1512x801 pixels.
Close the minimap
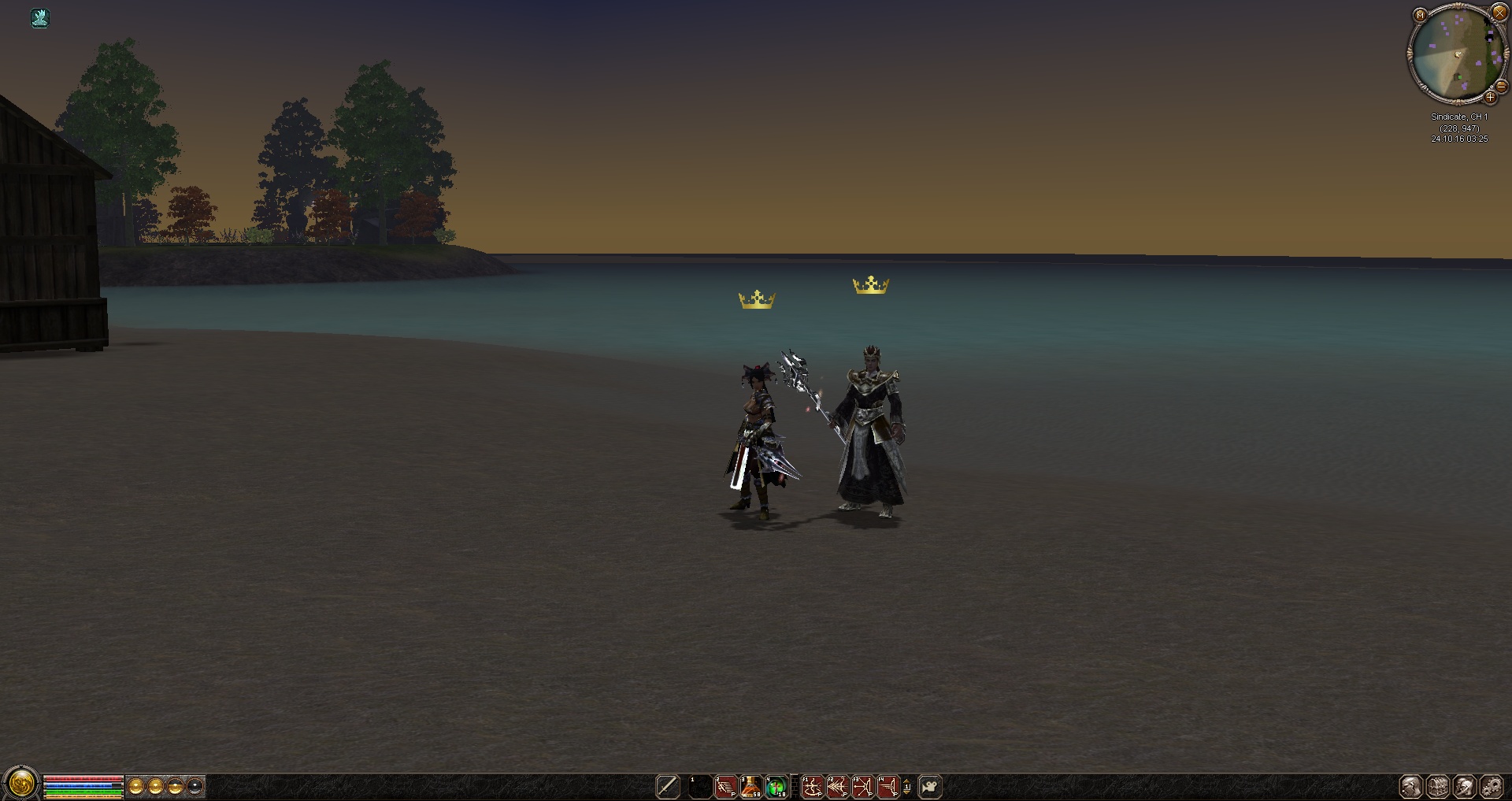[x=1499, y=13]
